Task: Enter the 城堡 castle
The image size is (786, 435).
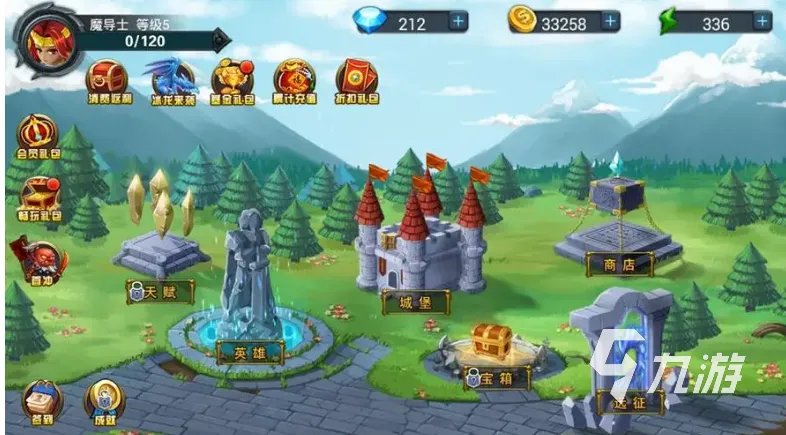Action: point(415,300)
